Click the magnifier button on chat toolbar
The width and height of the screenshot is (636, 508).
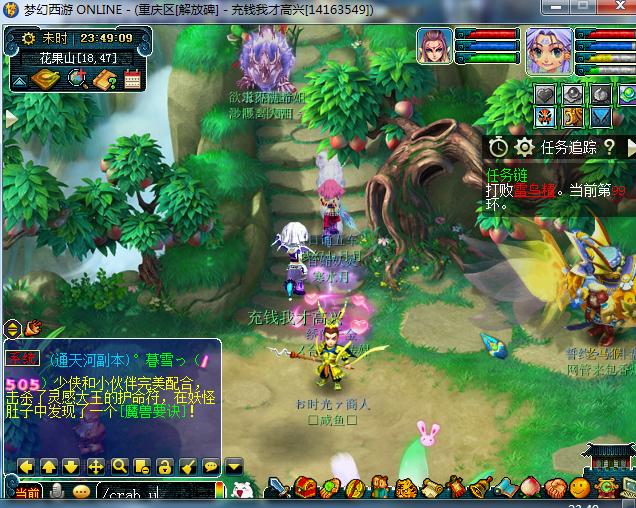click(x=119, y=466)
